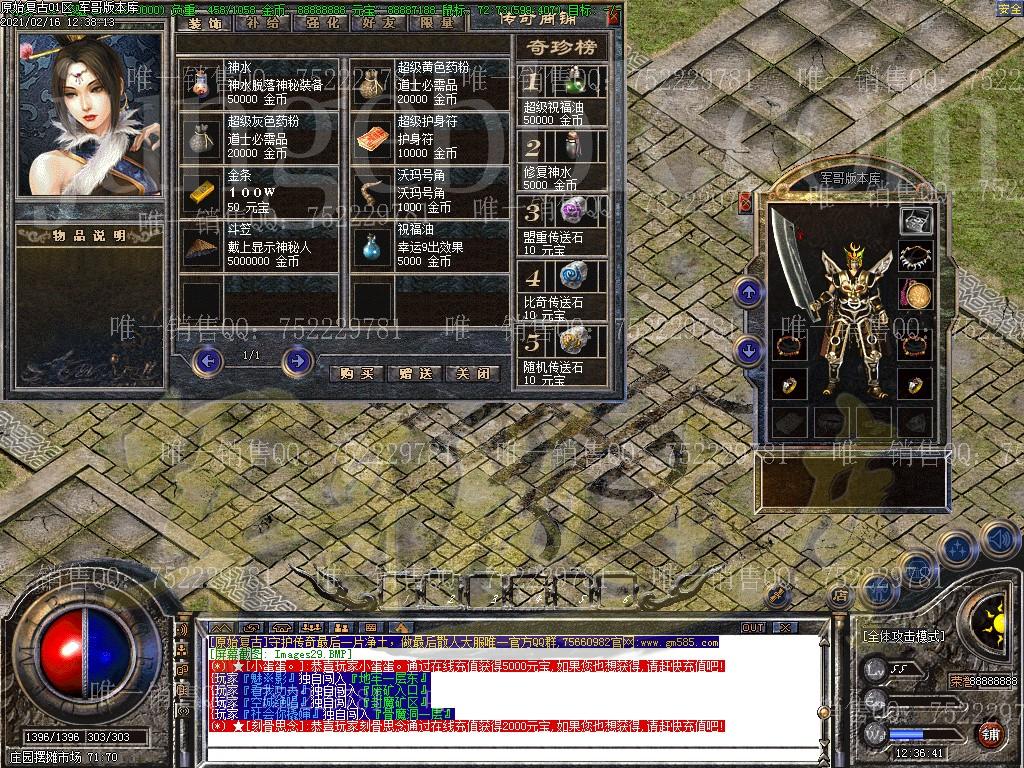Pick the 超级护身符 amulet item
Image resolution: width=1024 pixels, height=768 pixels.
tap(374, 137)
